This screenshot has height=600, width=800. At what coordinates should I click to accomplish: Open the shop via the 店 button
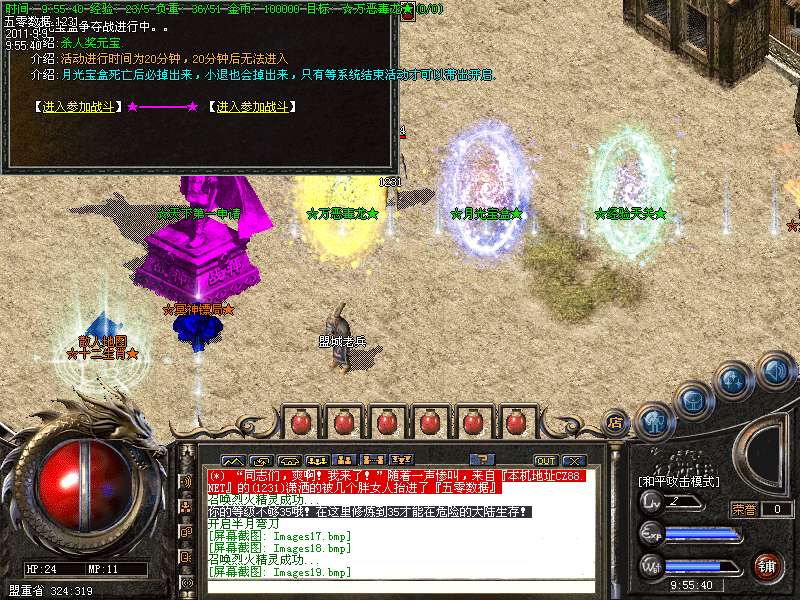pyautogui.click(x=616, y=422)
